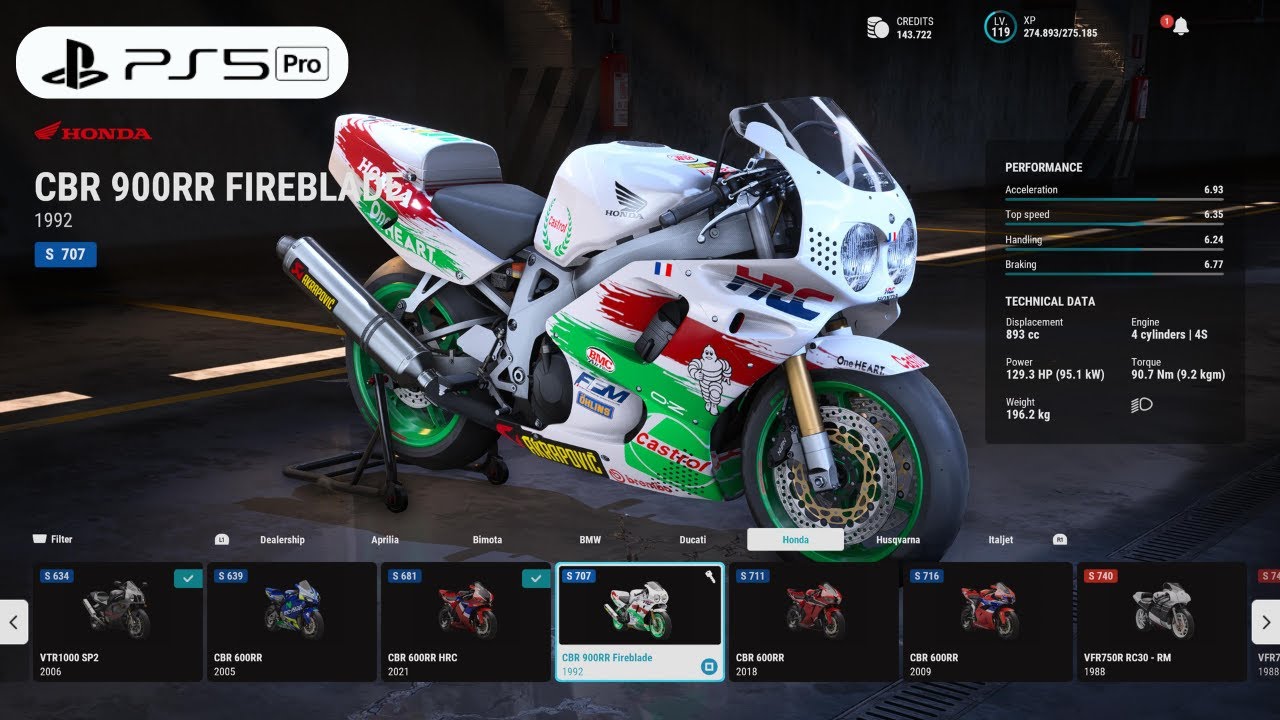Click the headlight icon in Technical Data
This screenshot has height=720, width=1280.
(1141, 405)
